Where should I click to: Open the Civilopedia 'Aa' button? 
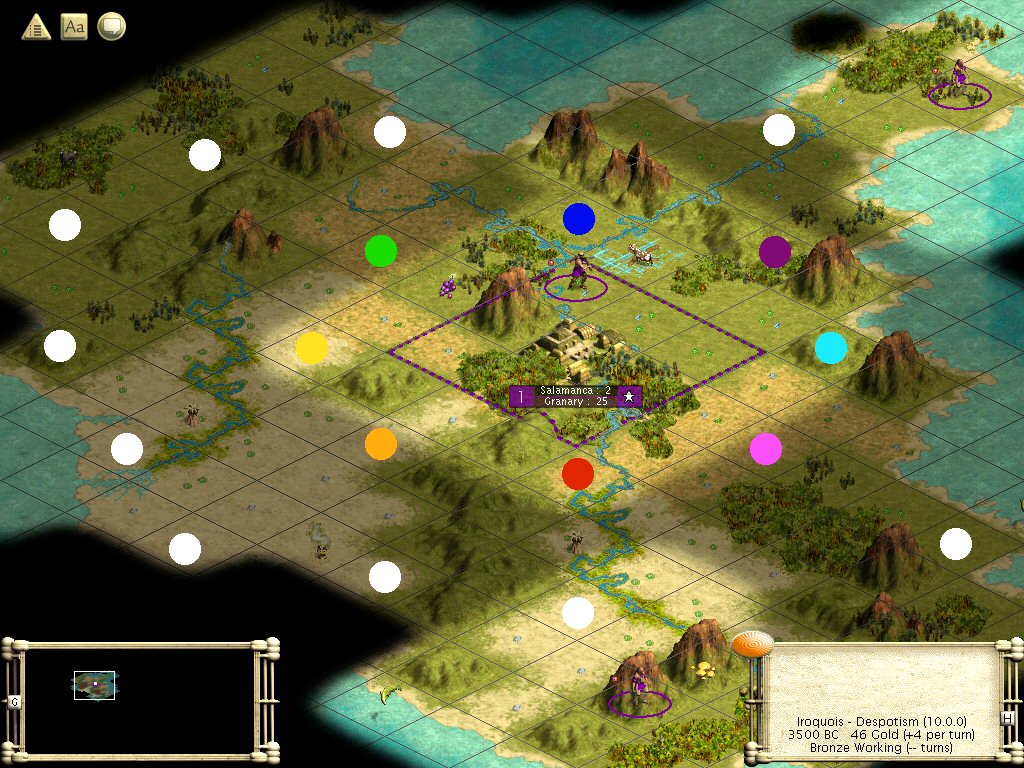tap(74, 27)
